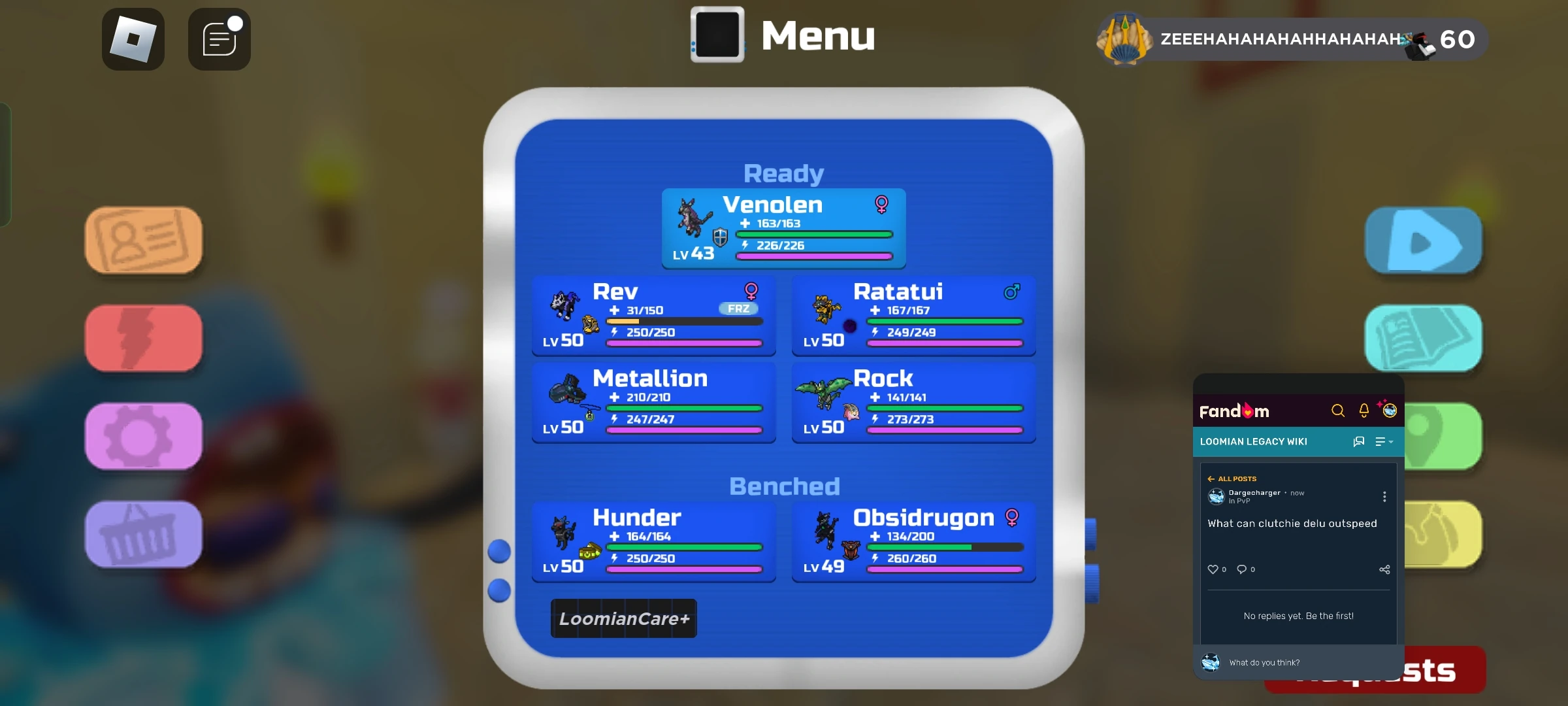This screenshot has width=1568, height=706.
Task: Click the Fandom search magnifier icon
Action: pyautogui.click(x=1337, y=411)
